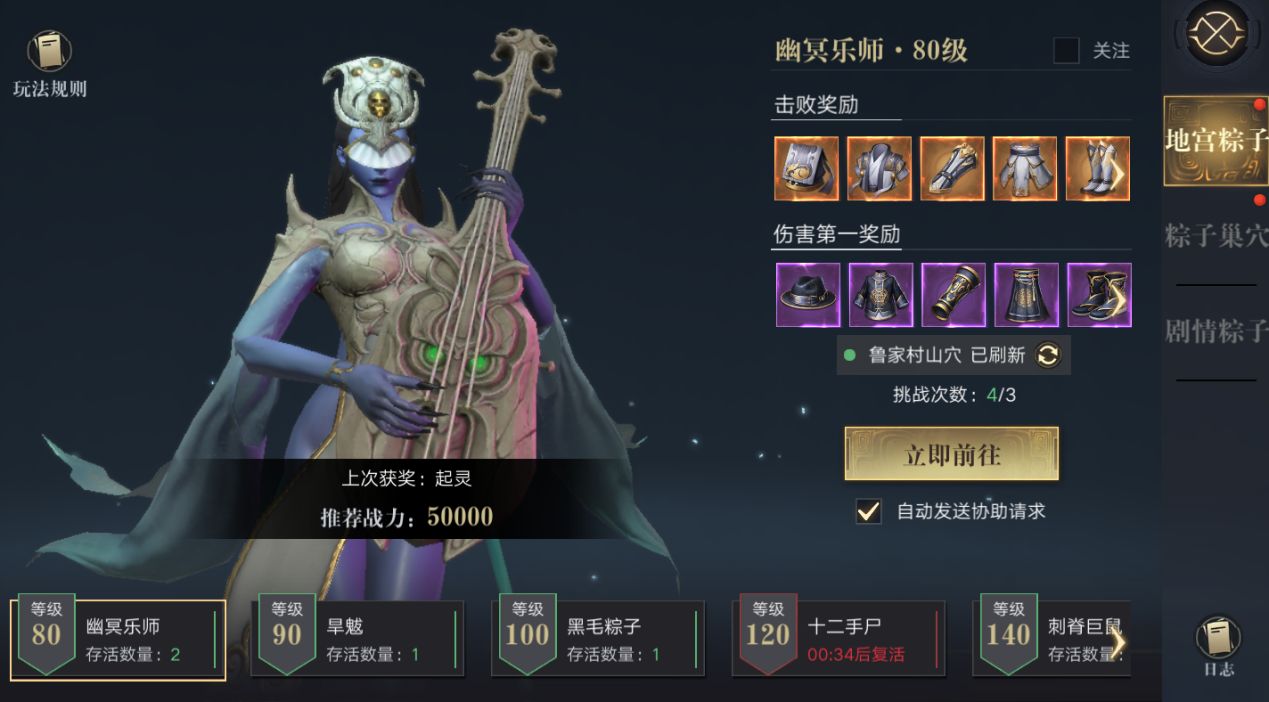This screenshot has height=702, width=1269.
Task: View the orange chest armor defeat reward
Action: (879, 169)
